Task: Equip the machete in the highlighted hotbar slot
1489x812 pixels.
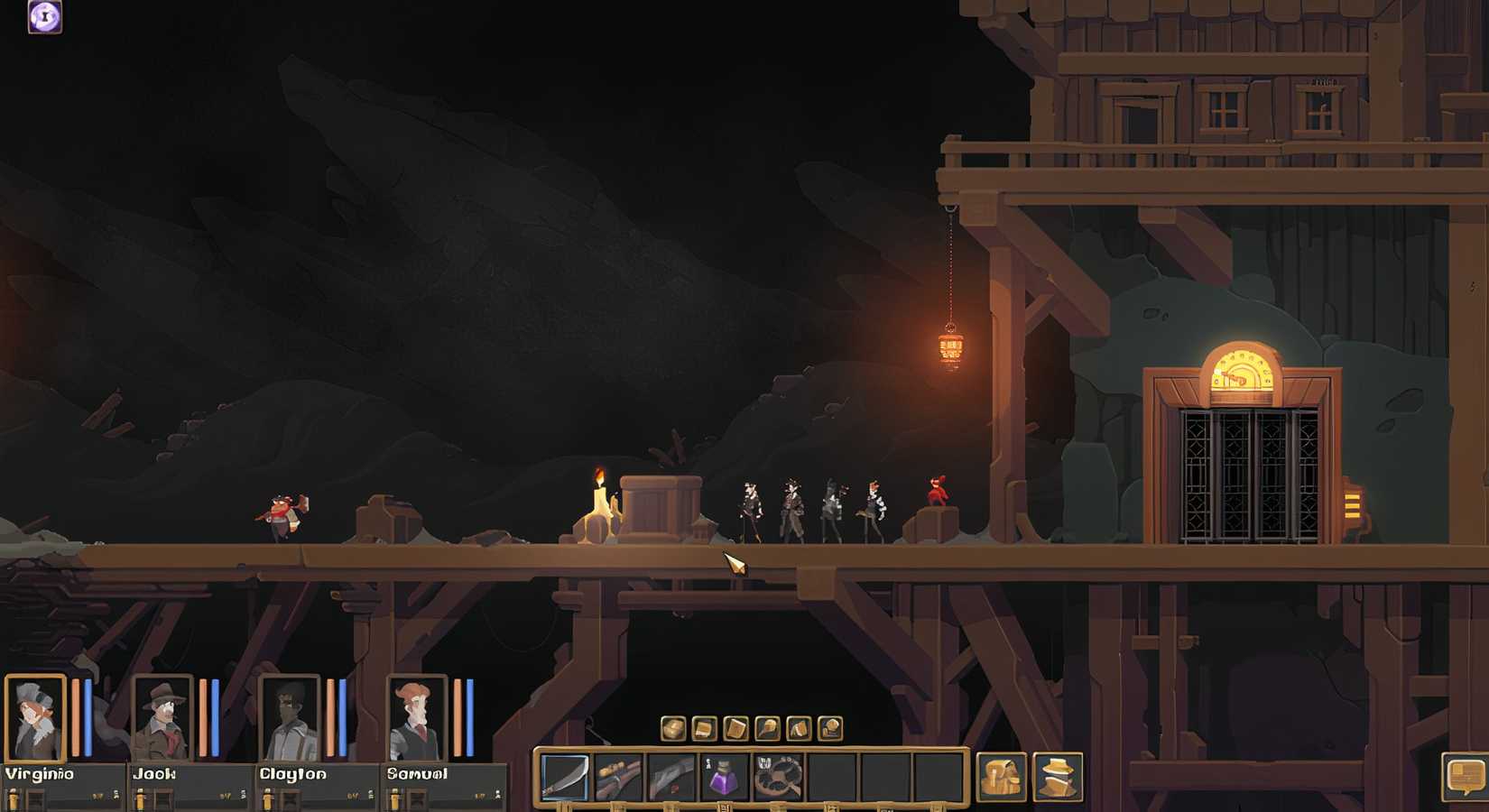Action: coord(566,777)
